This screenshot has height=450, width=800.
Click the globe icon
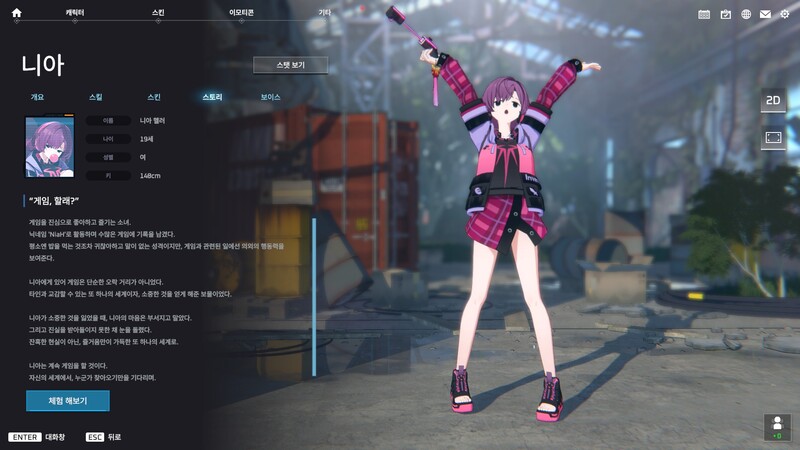pyautogui.click(x=745, y=14)
